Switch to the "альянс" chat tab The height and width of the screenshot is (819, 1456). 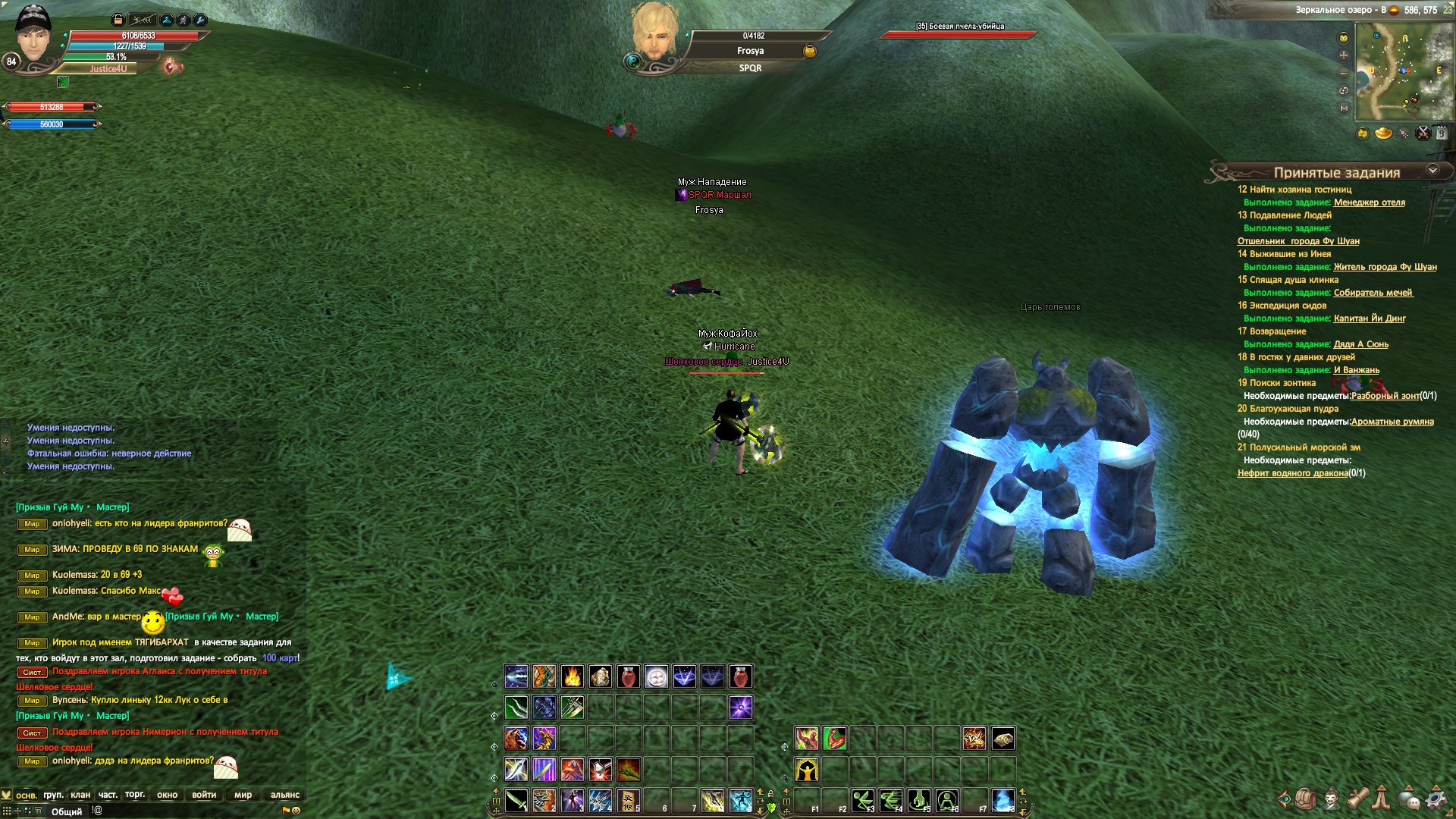click(x=284, y=795)
